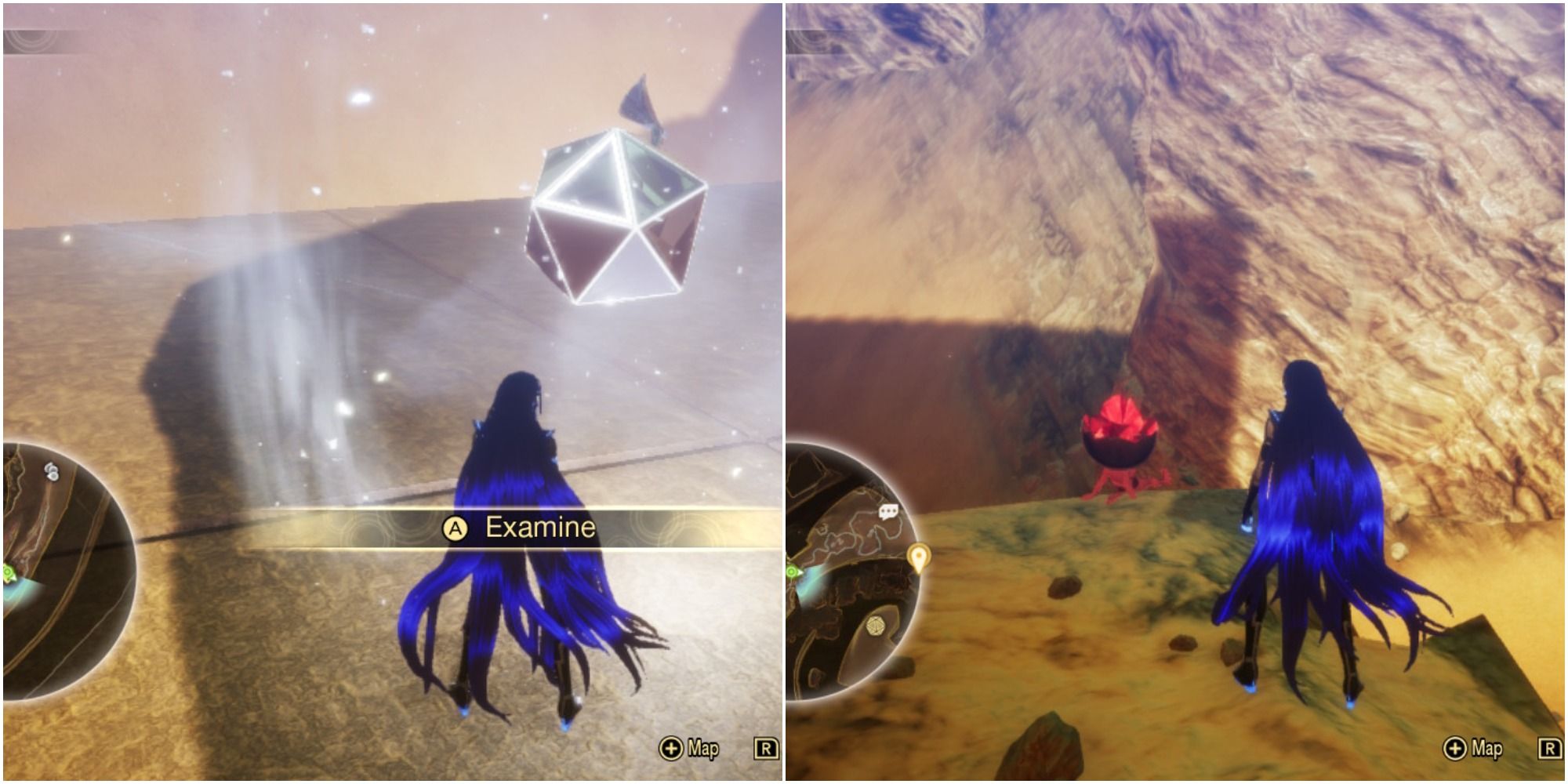This screenshot has height=784, width=1568.
Task: Select the yellow quest destination pin marker
Action: [918, 557]
